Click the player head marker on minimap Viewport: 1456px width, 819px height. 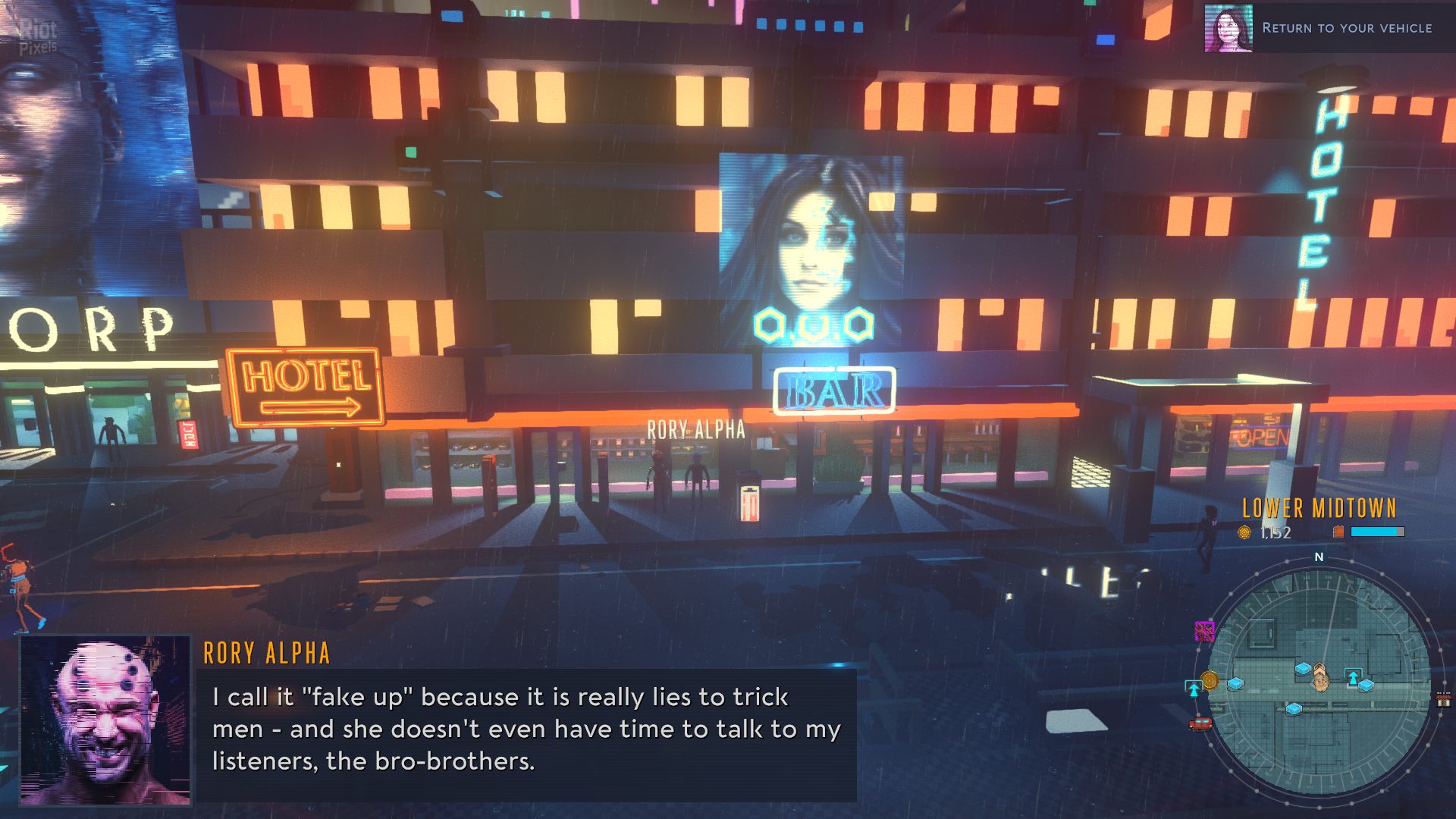(1320, 680)
